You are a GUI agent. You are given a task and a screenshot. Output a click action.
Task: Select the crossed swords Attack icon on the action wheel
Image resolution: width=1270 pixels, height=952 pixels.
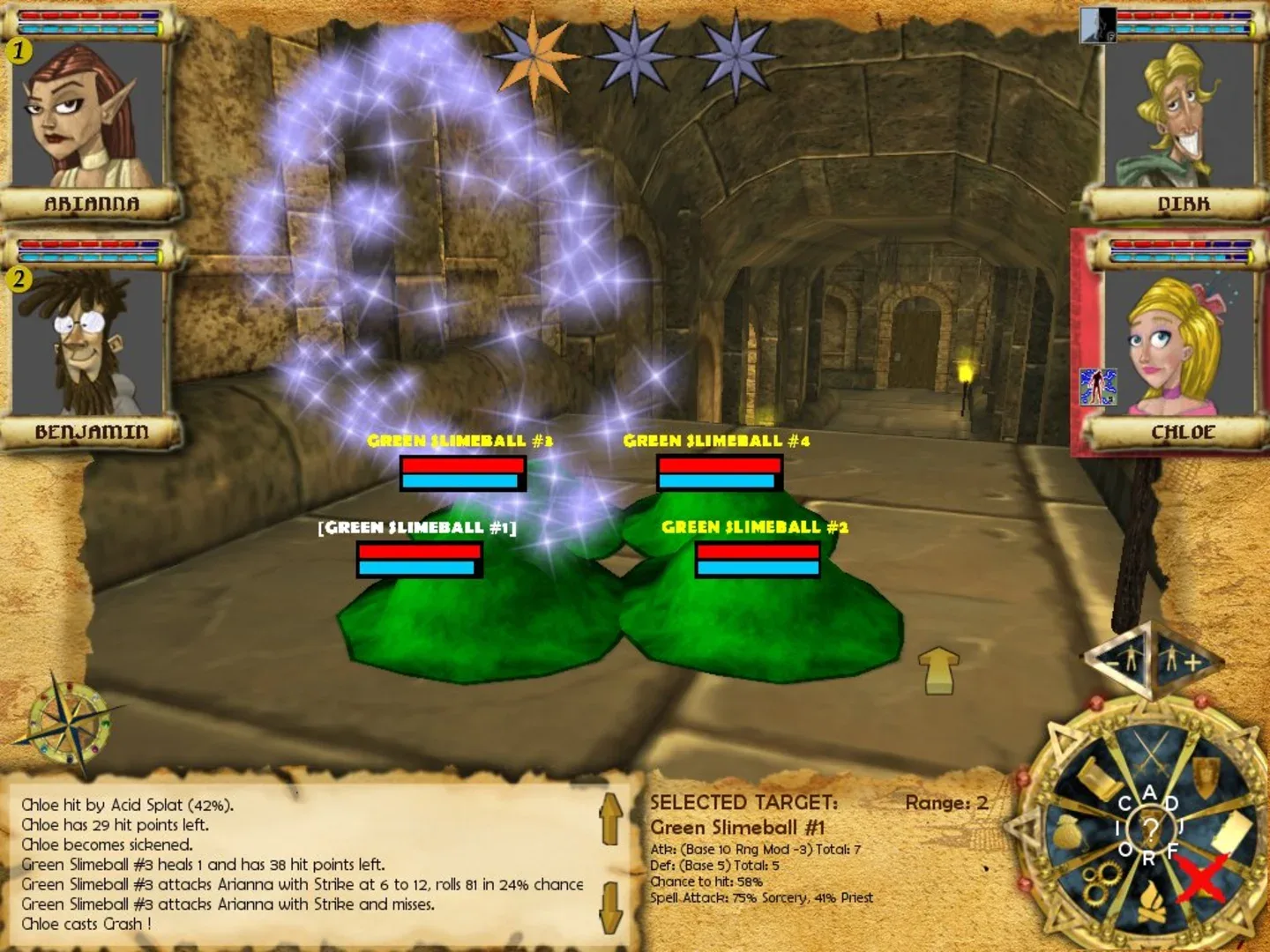click(1153, 751)
